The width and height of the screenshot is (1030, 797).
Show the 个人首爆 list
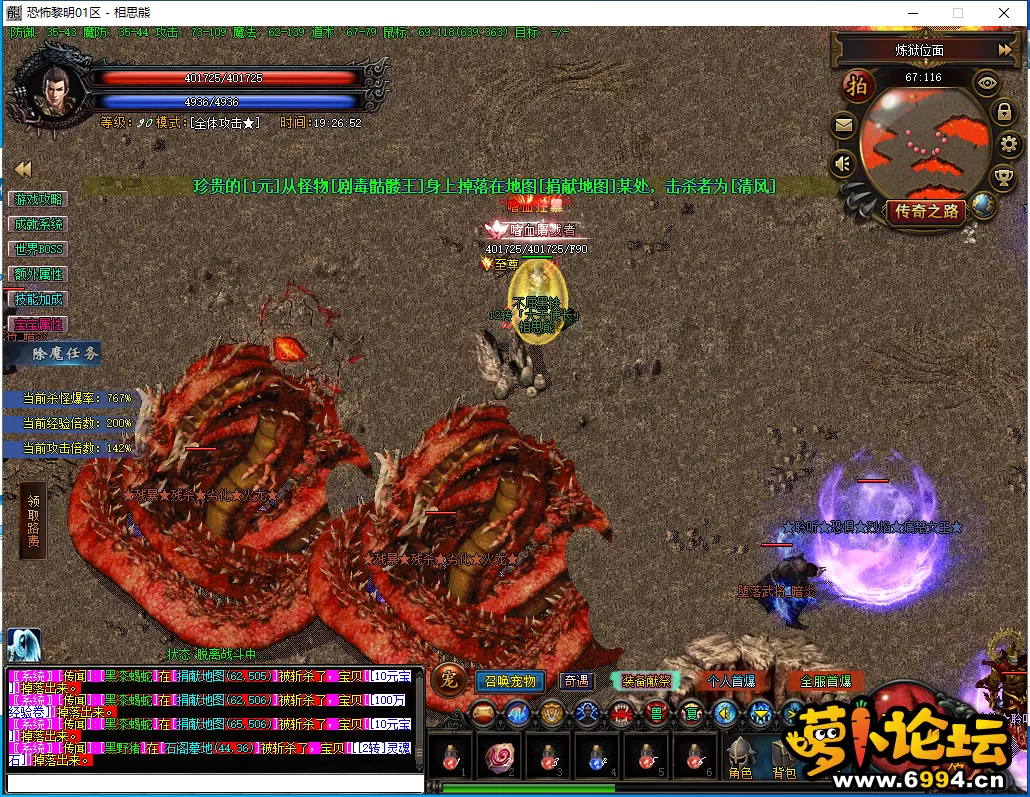coord(730,681)
